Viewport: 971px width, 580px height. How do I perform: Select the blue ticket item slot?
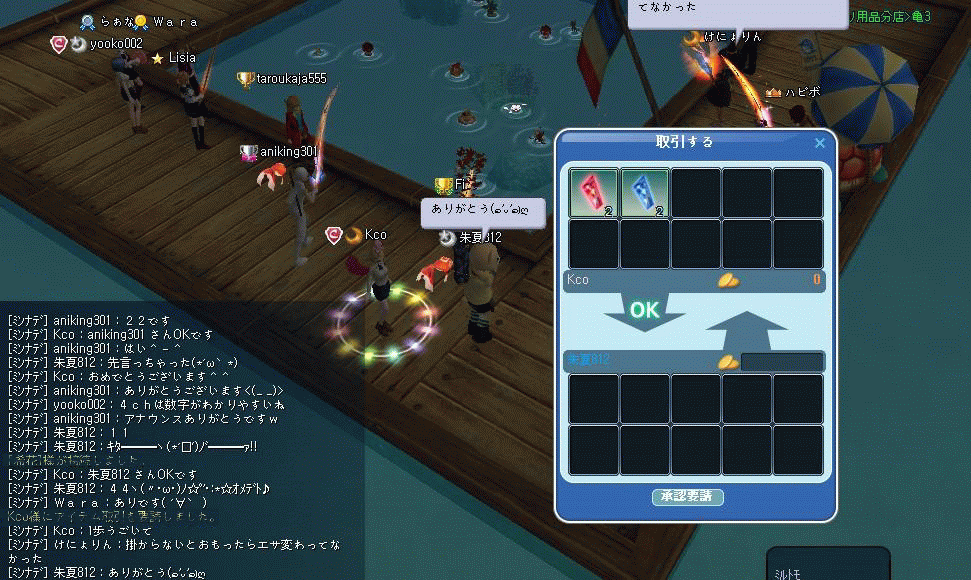click(x=645, y=193)
